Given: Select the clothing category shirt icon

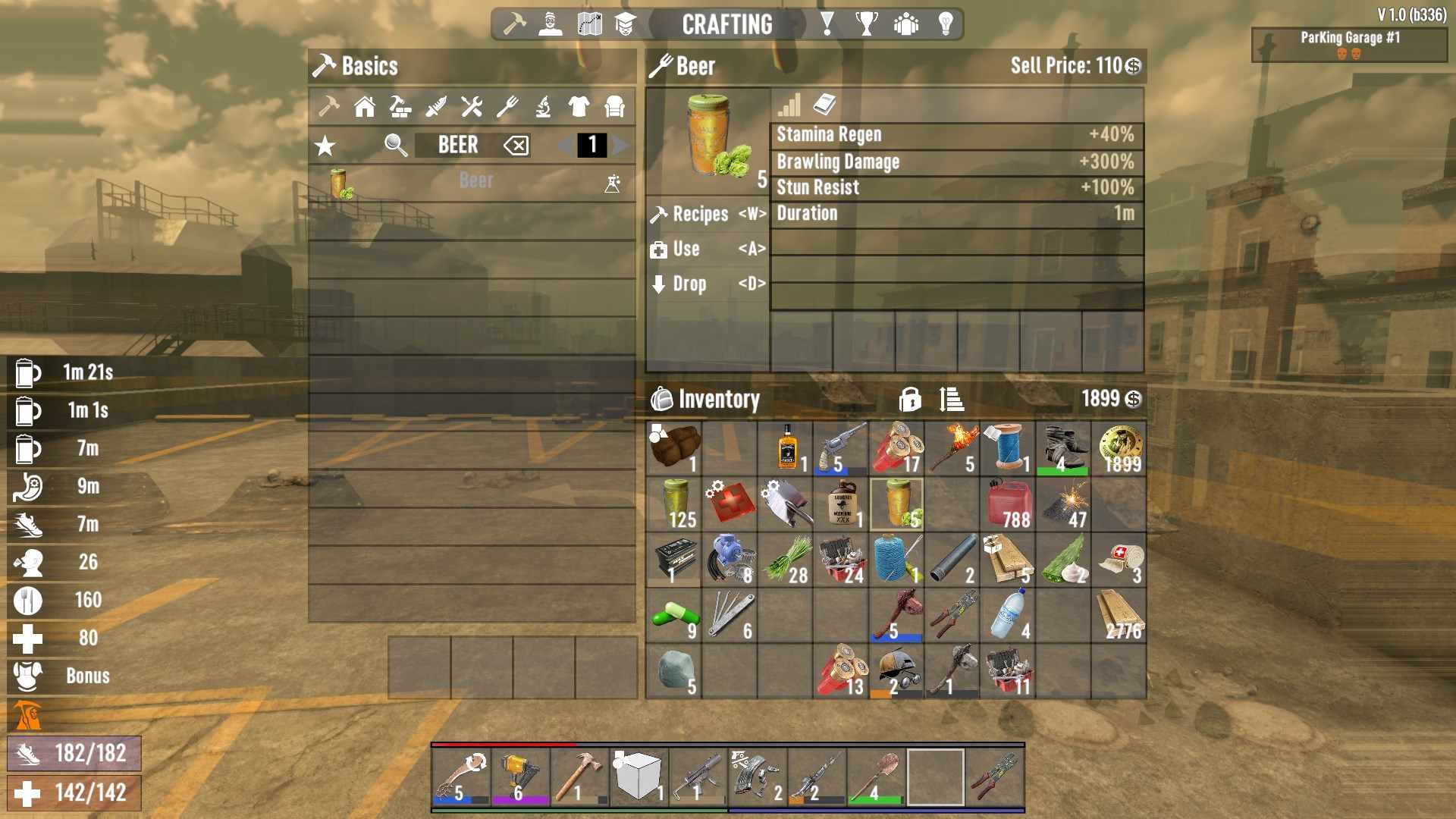Looking at the screenshot, I should tap(579, 107).
